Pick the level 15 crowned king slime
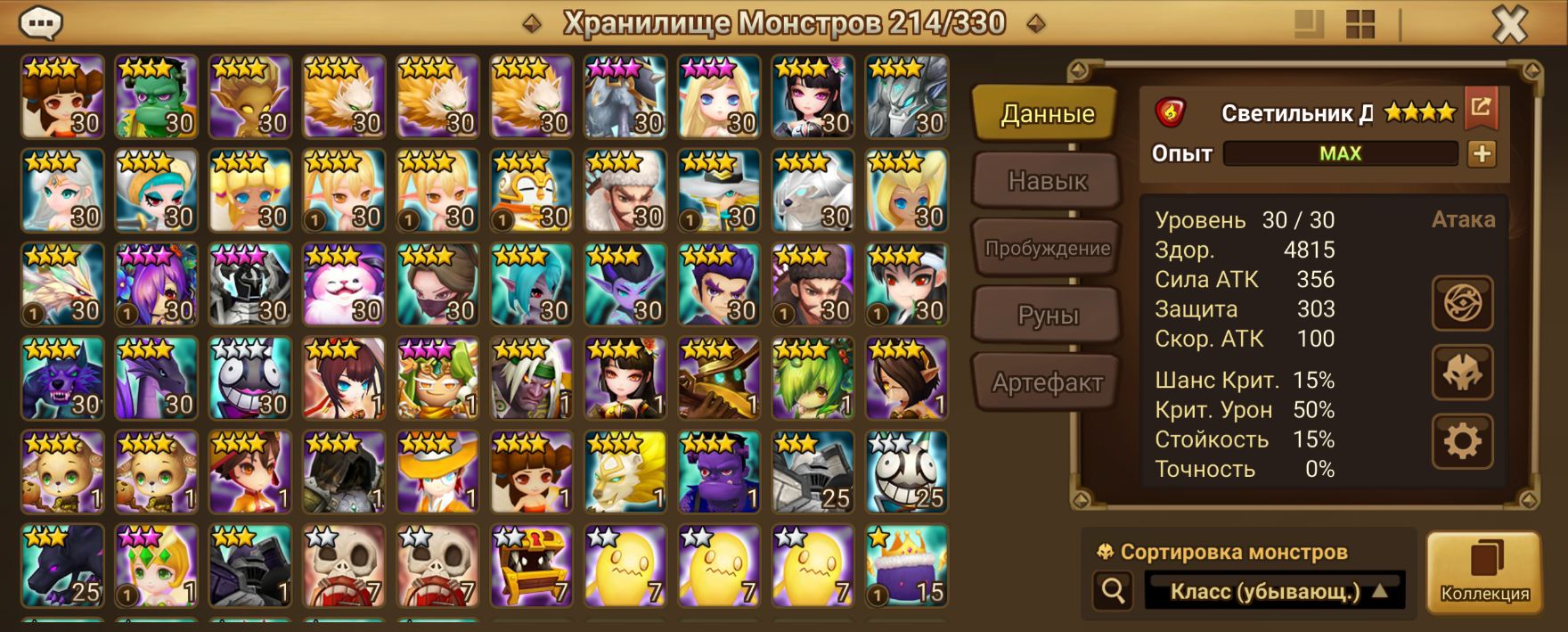The height and width of the screenshot is (632, 1568). [x=907, y=566]
